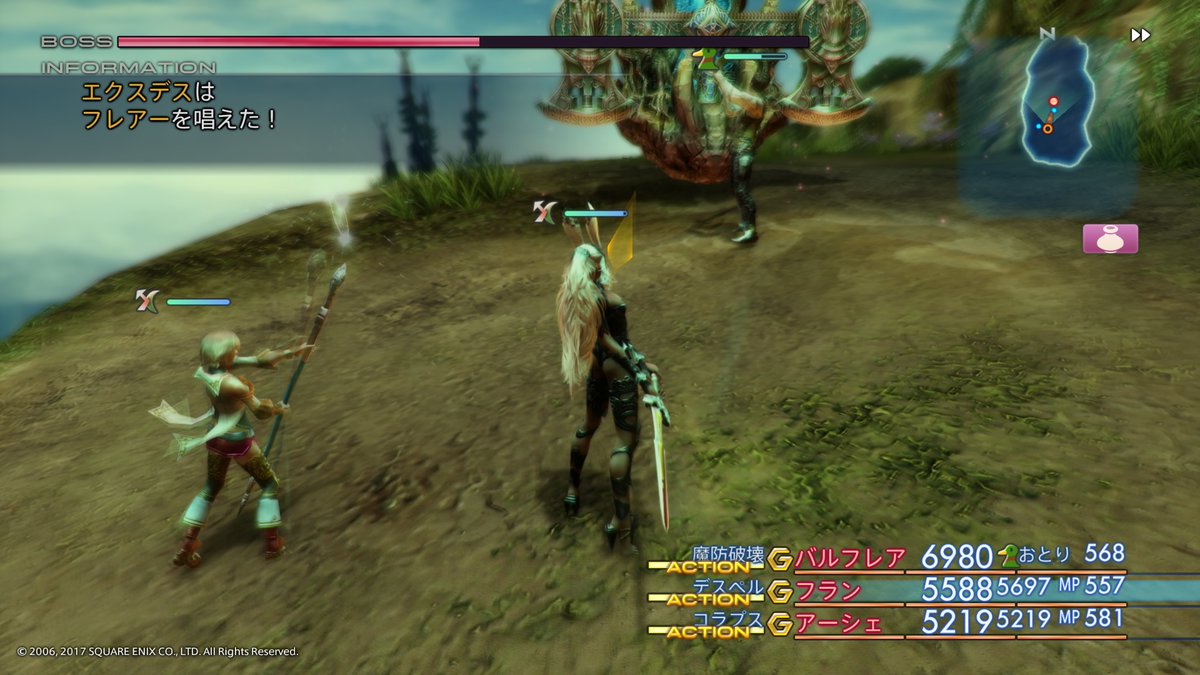Choose party member フラン in the party list

pyautogui.click(x=830, y=590)
